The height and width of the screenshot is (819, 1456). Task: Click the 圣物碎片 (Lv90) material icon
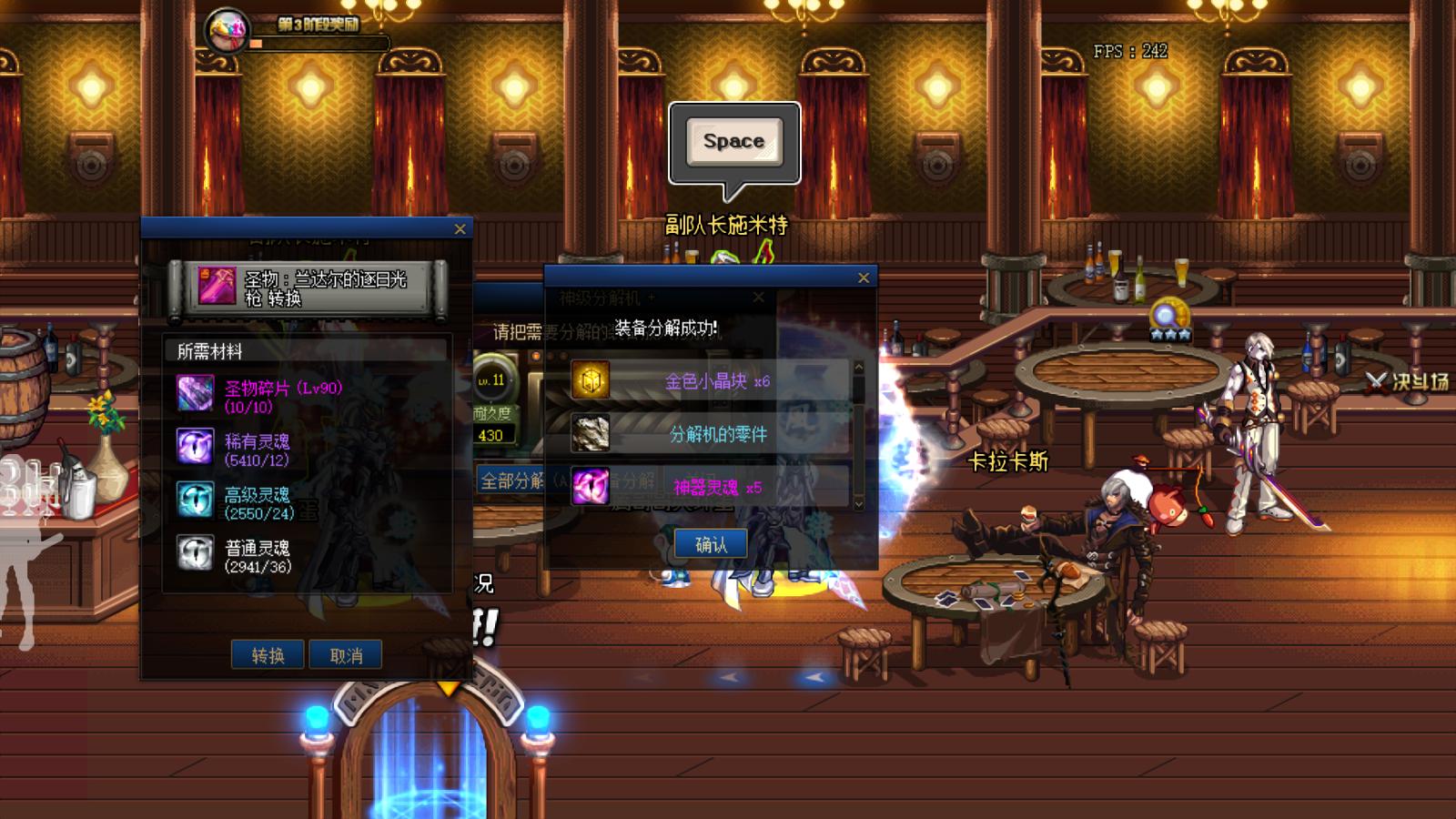tap(196, 393)
